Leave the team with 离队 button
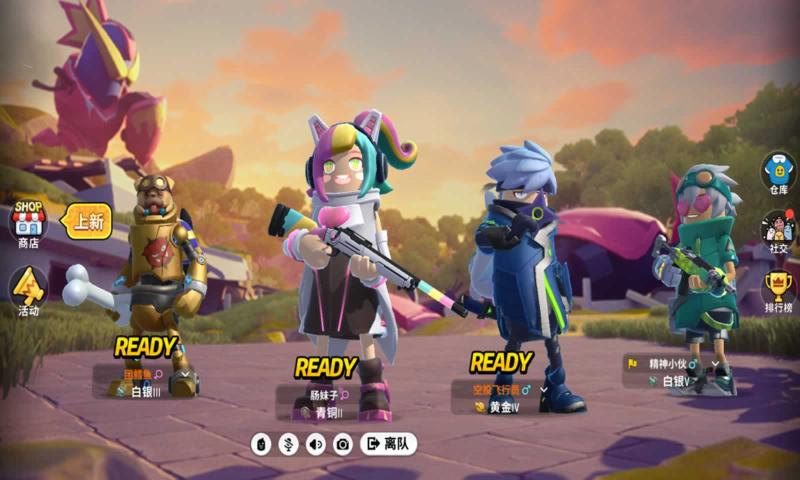This screenshot has height=480, width=800. [388, 443]
